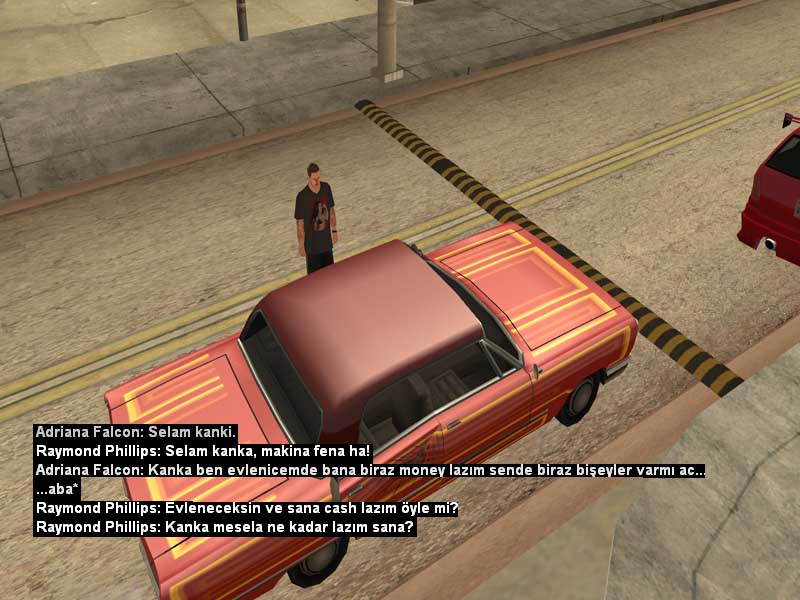800x600 pixels.
Task: Select Adriana's chat message about needing money
Action: click(x=370, y=470)
